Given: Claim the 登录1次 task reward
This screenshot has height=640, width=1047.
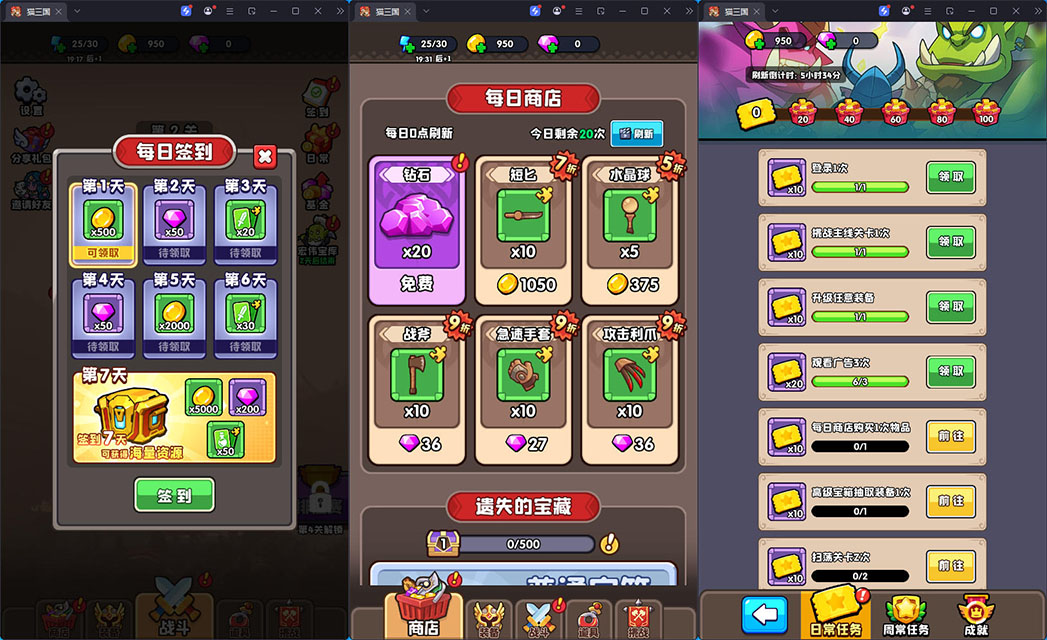Looking at the screenshot, I should click(950, 176).
